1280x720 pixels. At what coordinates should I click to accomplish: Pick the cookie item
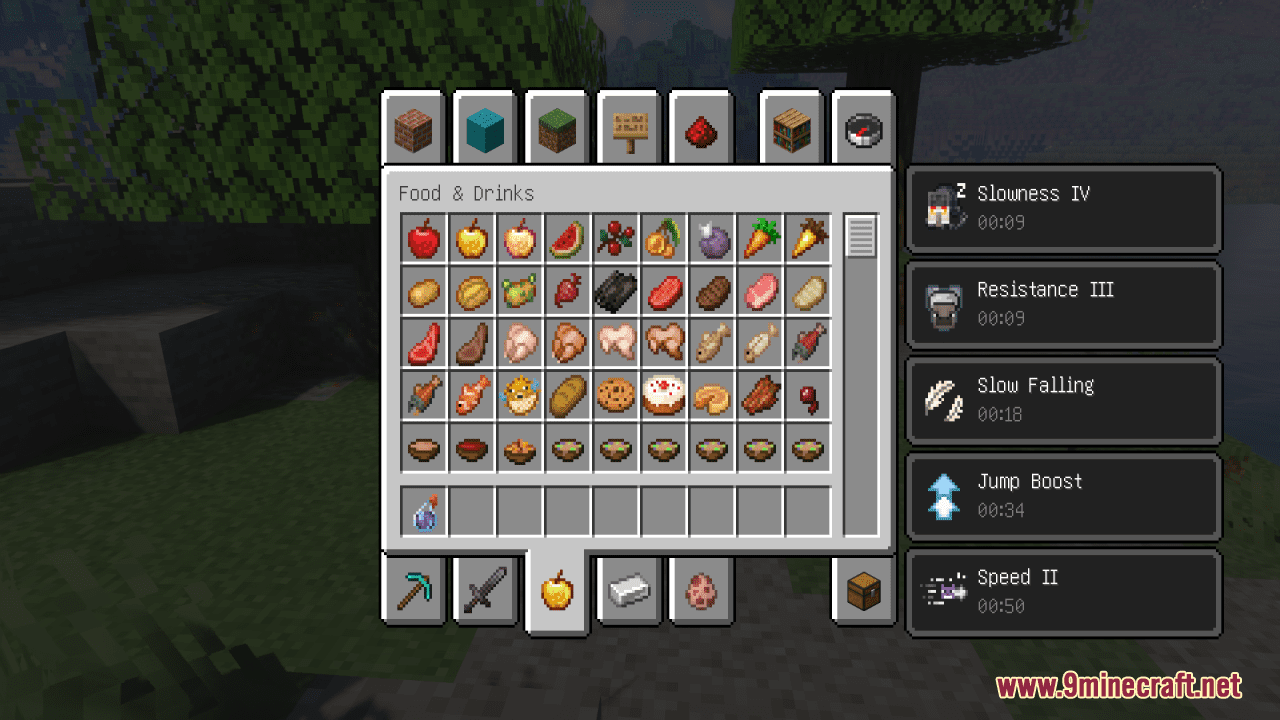point(615,395)
